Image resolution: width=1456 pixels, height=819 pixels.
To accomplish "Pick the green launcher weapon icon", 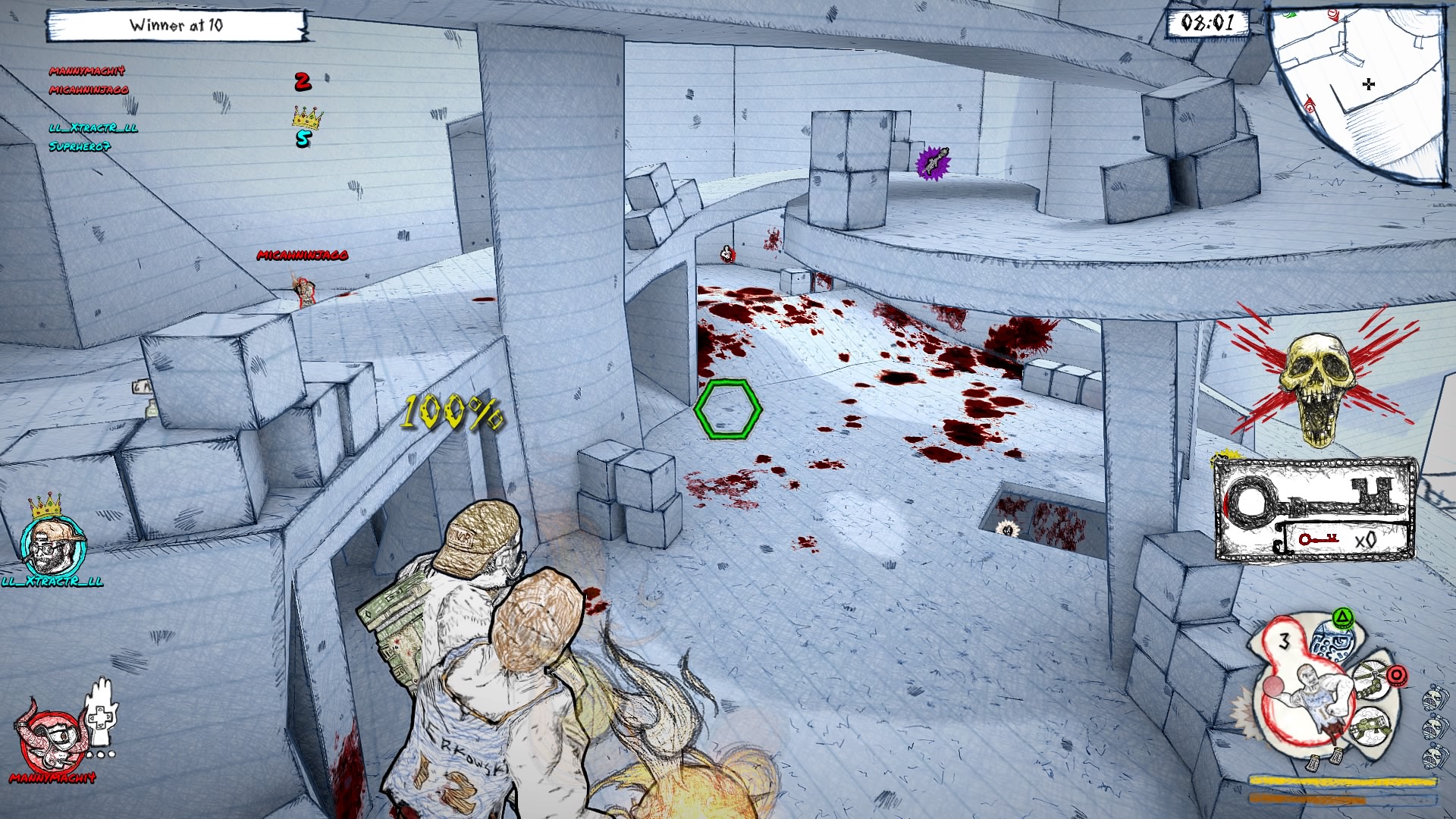I will (1370, 726).
